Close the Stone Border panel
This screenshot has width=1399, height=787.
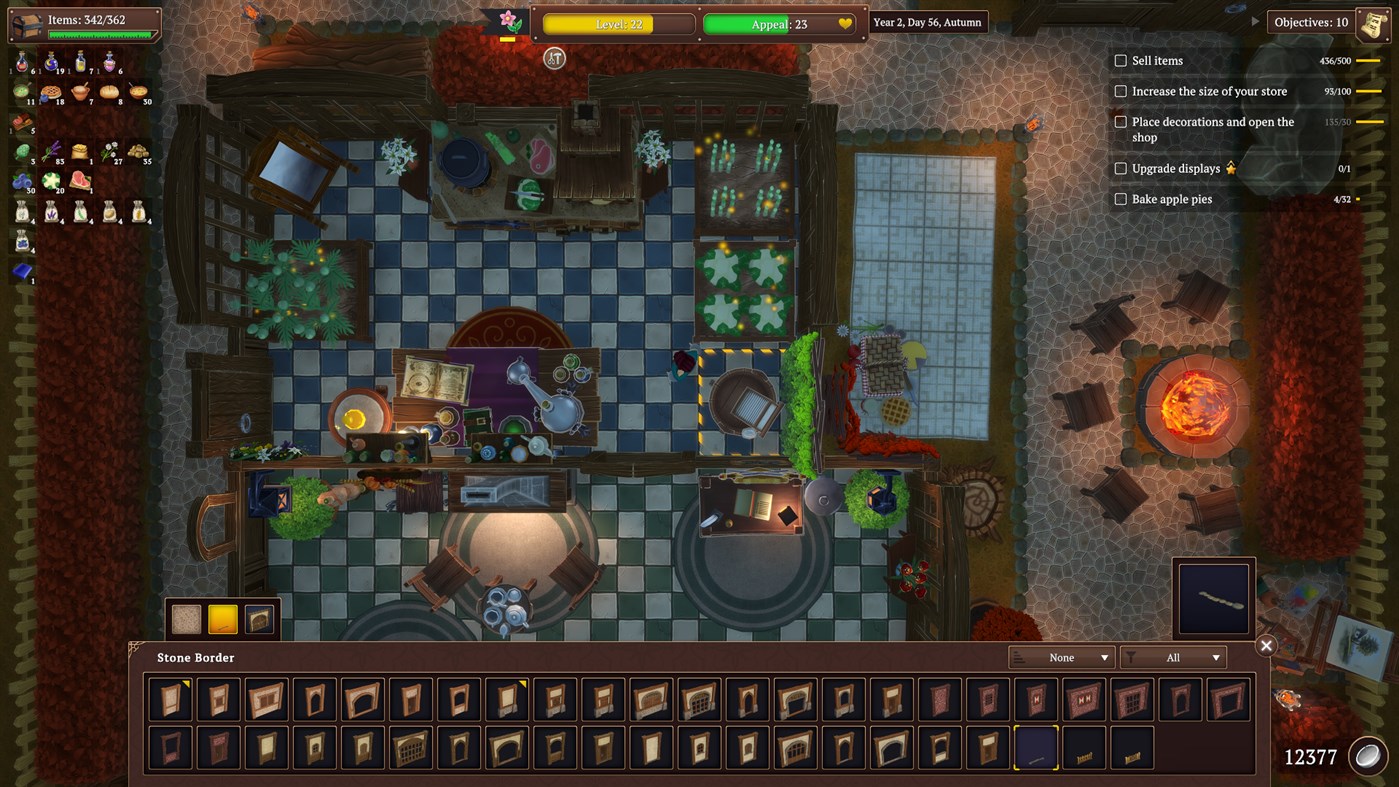pos(1266,645)
